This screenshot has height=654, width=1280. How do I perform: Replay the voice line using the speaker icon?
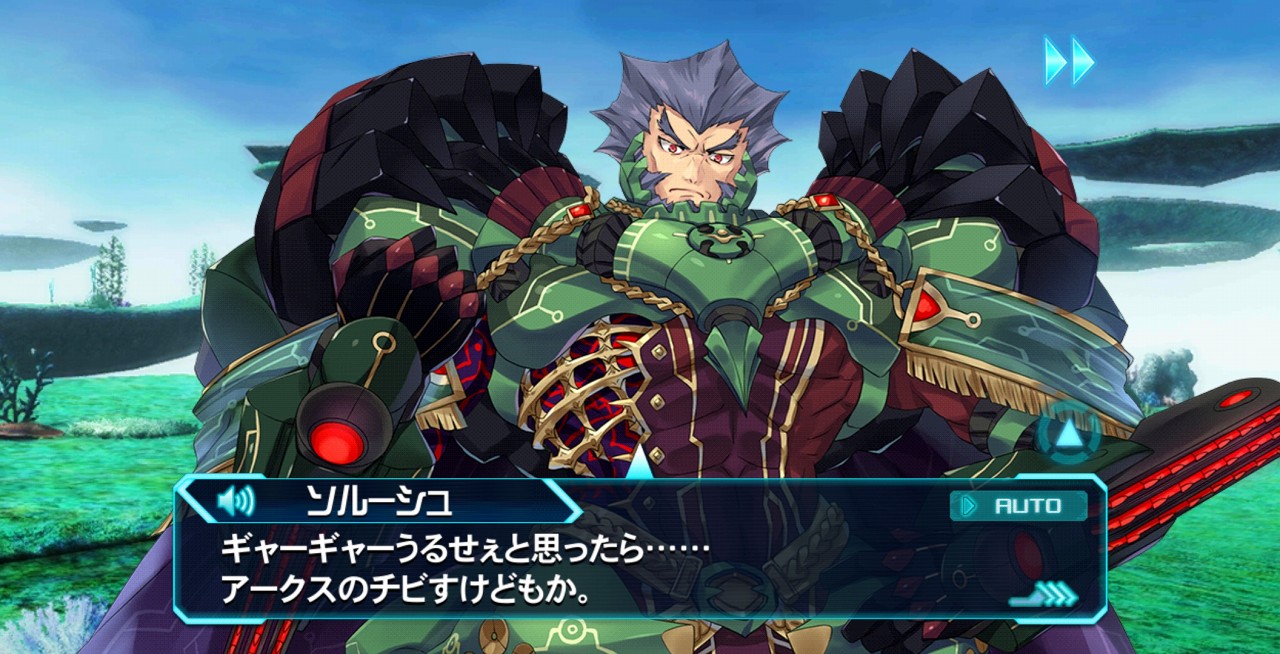pos(236,500)
